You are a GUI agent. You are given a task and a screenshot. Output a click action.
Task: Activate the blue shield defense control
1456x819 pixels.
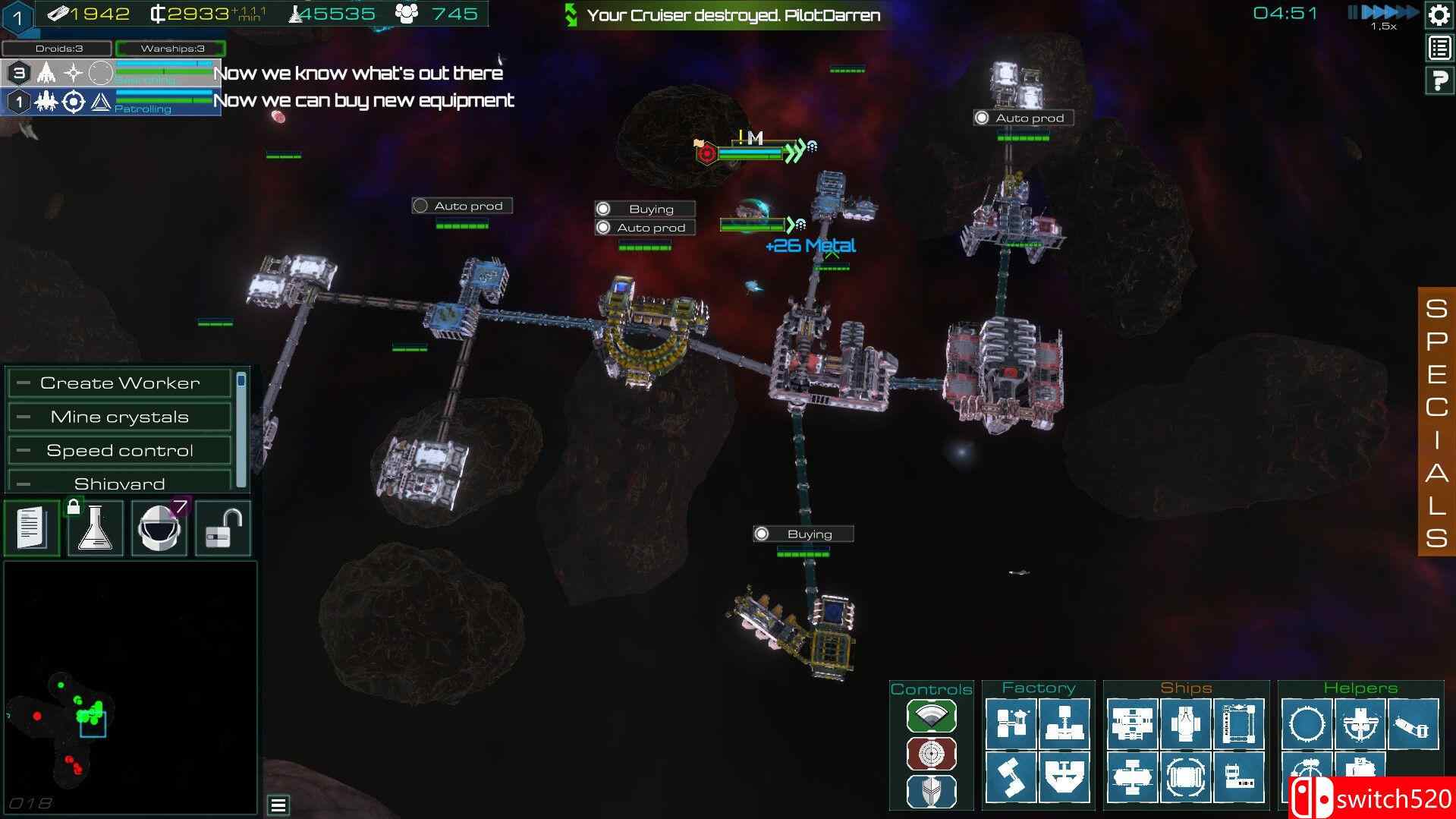[x=931, y=792]
